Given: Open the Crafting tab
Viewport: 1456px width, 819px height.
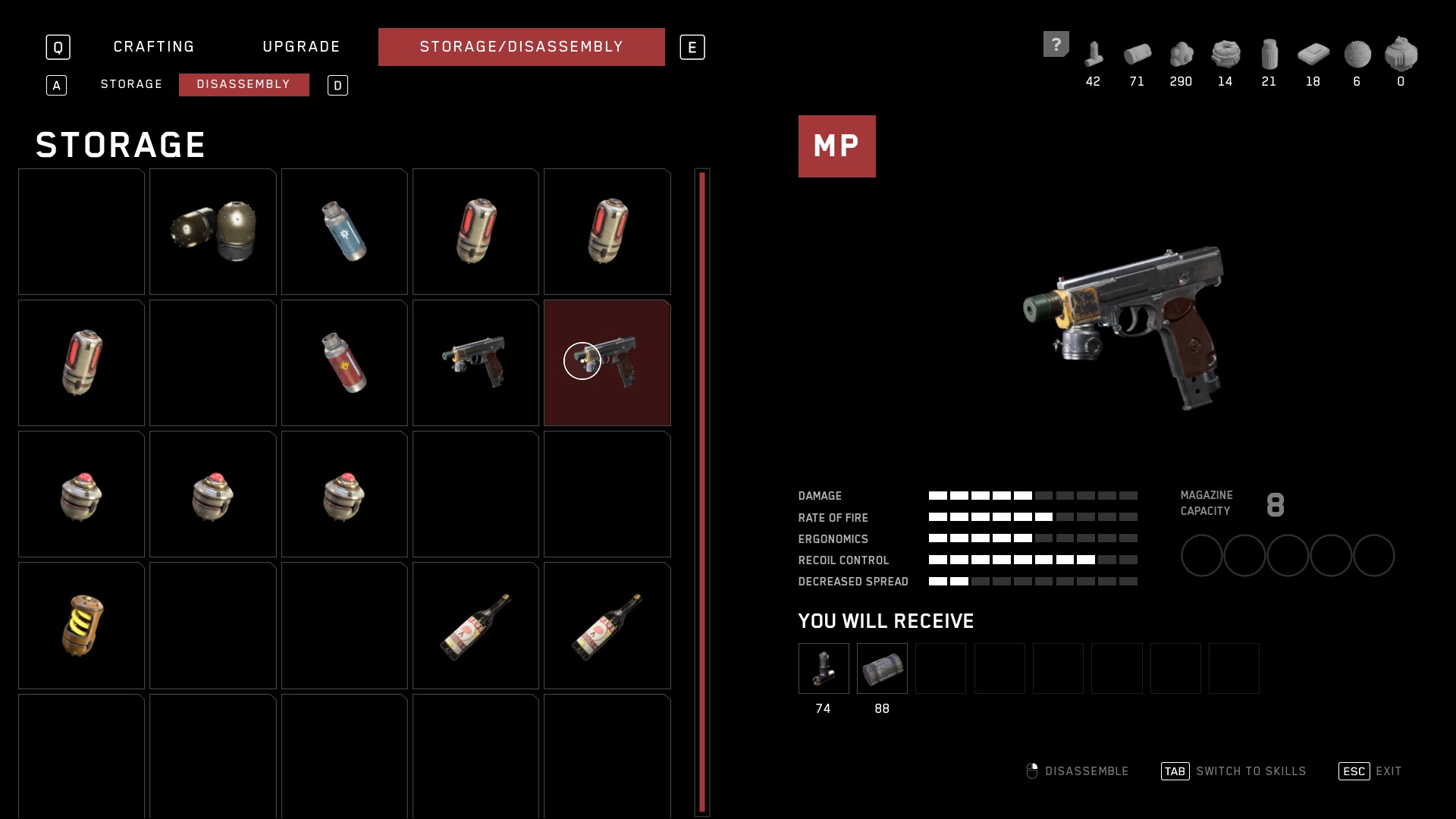Looking at the screenshot, I should click(154, 47).
